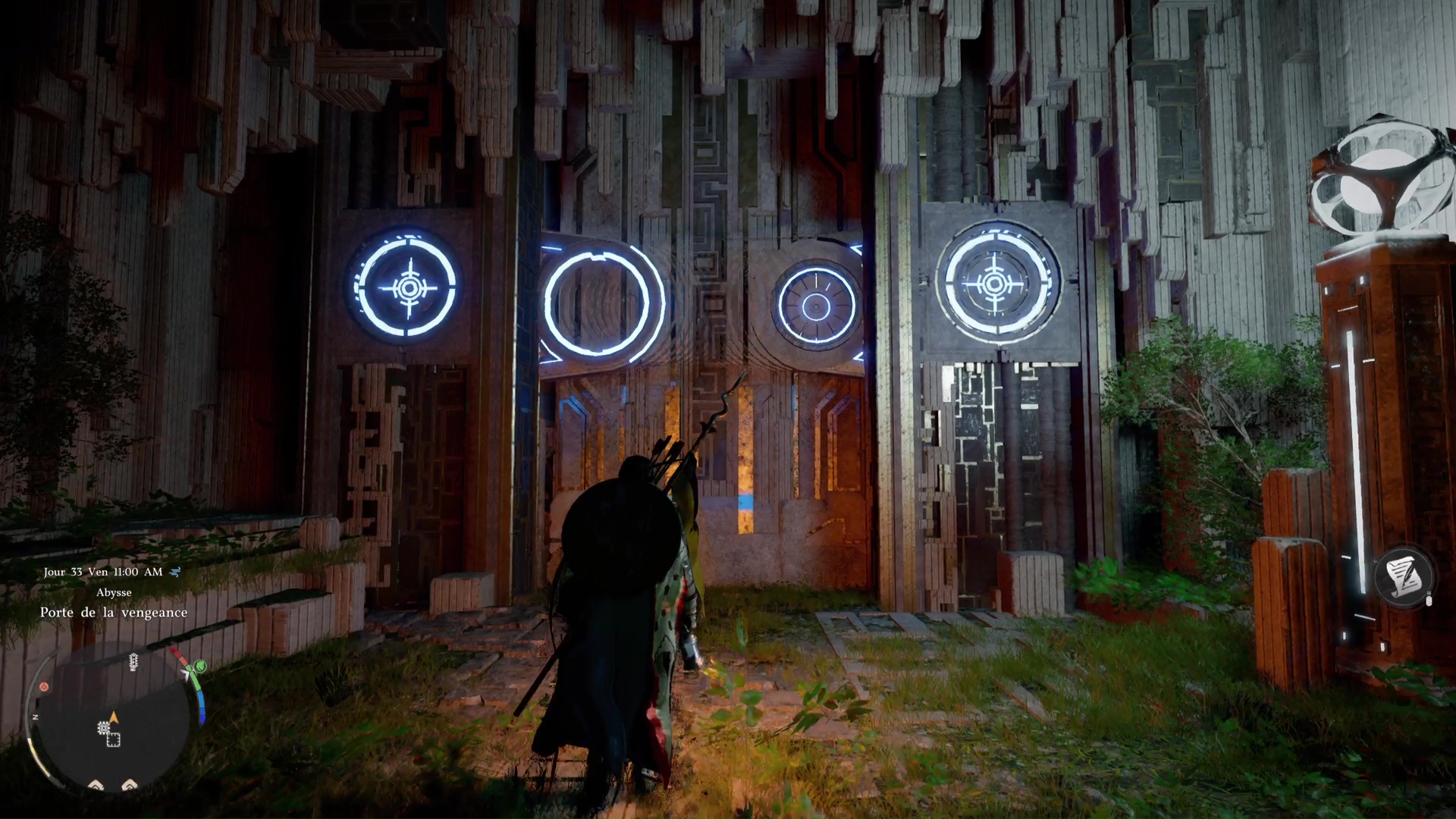Click the gear-shaped marker on the minimap
This screenshot has height=819, width=1456.
click(103, 729)
